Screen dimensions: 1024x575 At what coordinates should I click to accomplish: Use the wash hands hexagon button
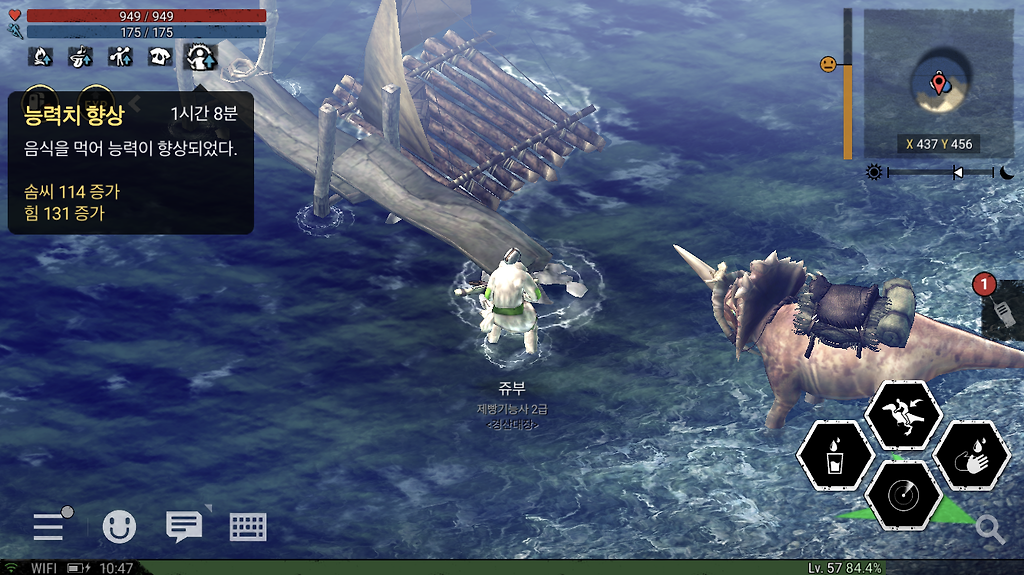970,457
